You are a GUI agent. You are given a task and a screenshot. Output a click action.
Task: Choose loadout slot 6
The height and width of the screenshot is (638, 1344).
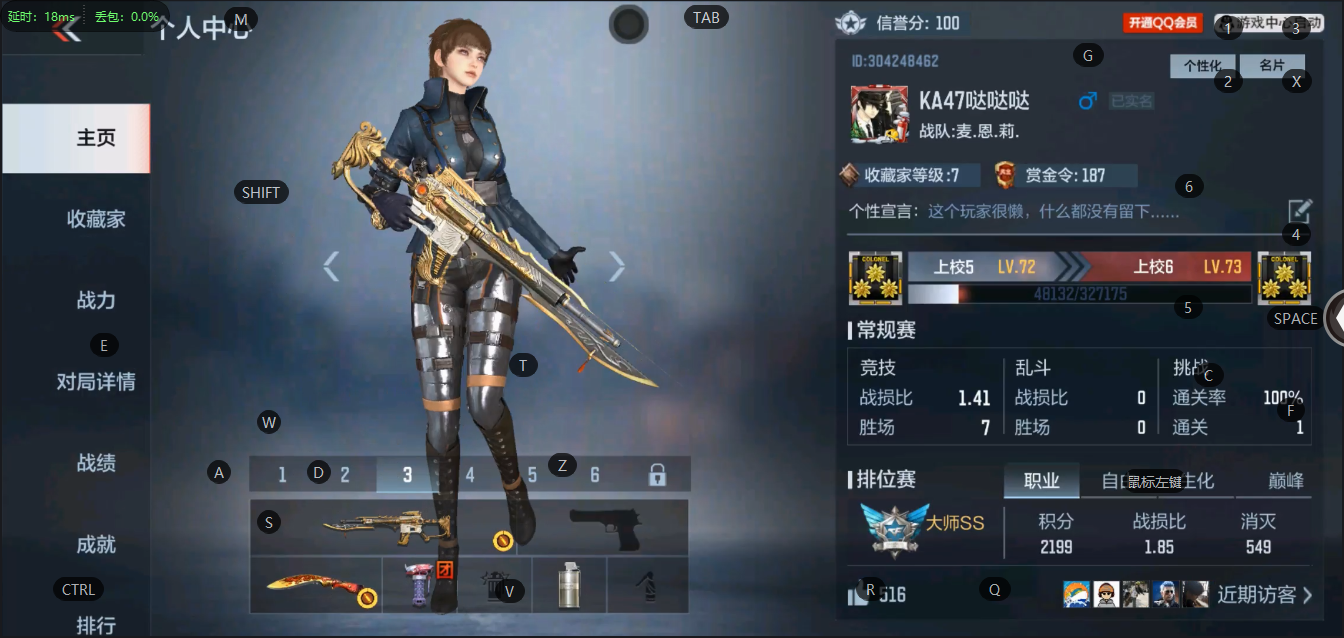point(595,475)
